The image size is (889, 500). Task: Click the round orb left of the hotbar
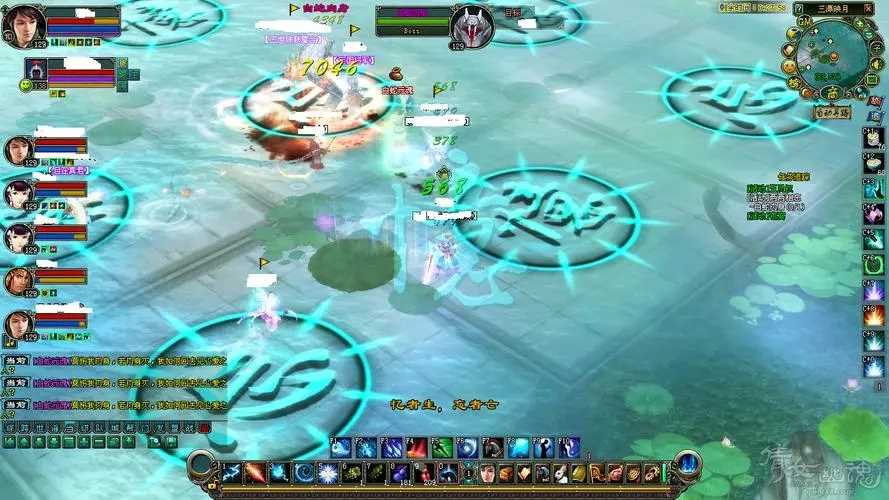coord(201,464)
